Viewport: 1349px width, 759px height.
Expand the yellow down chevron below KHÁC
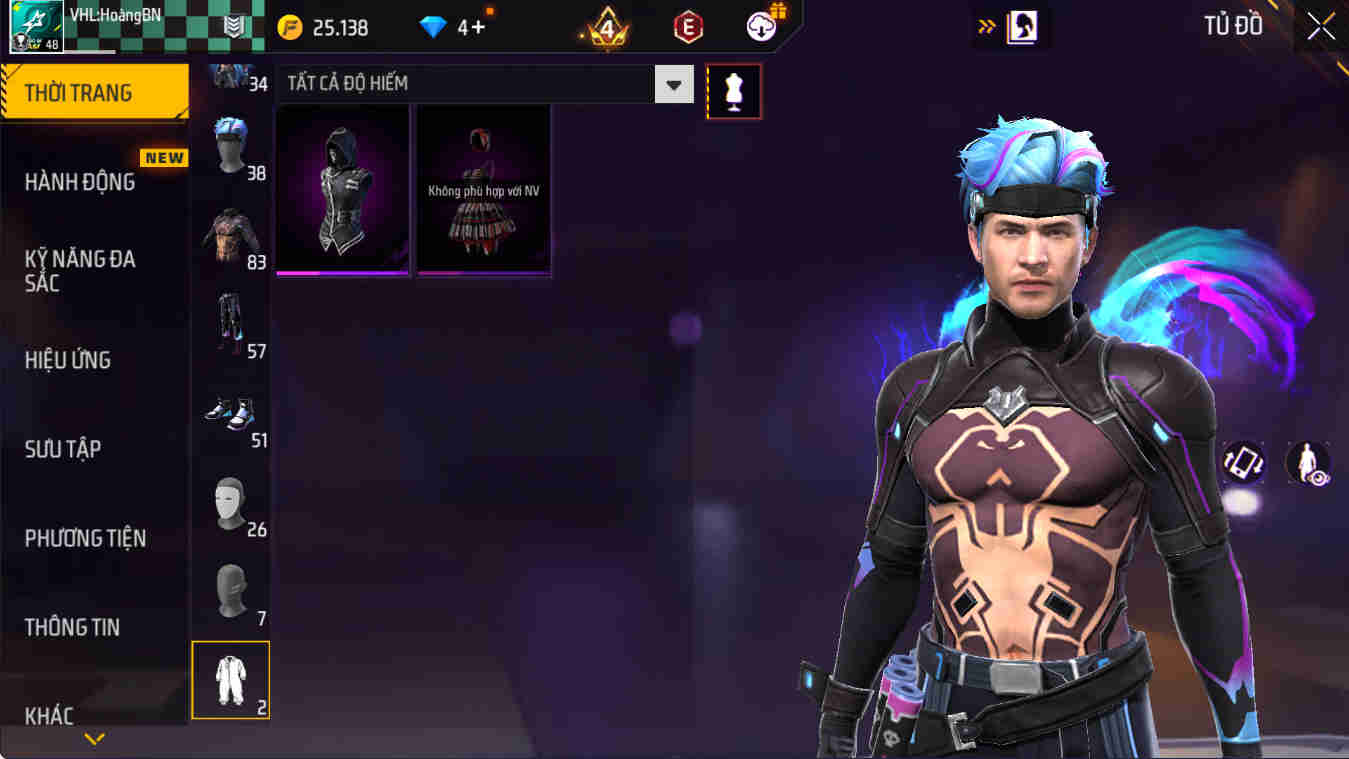(95, 740)
